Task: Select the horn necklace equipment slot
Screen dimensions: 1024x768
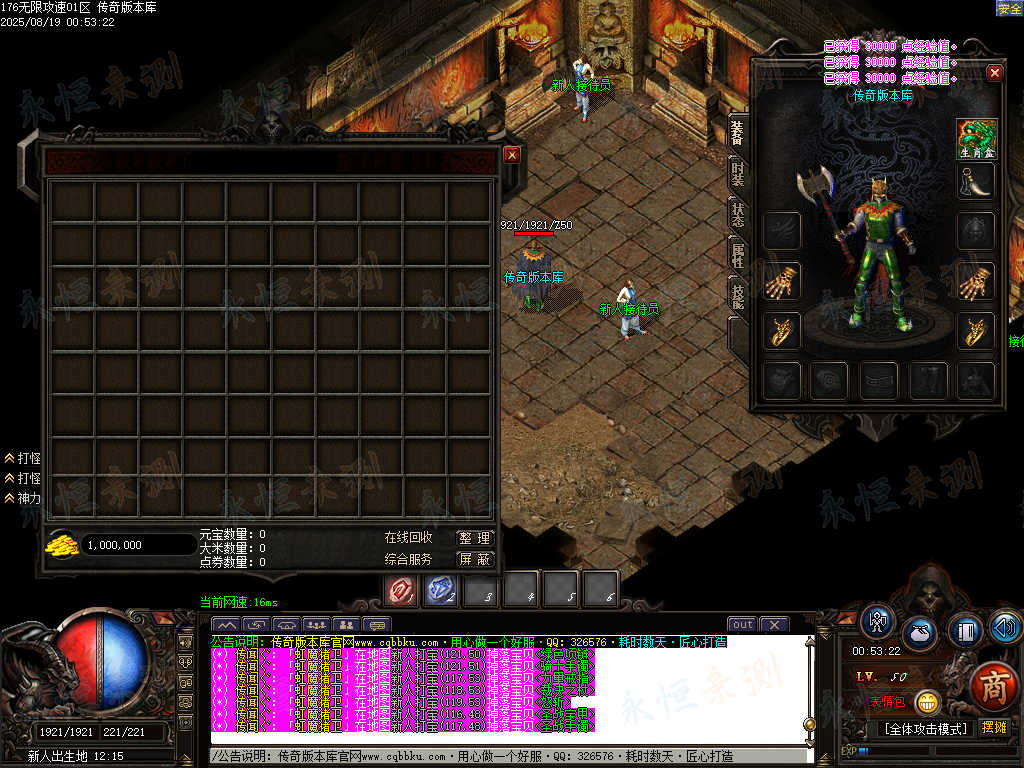Action: click(976, 182)
